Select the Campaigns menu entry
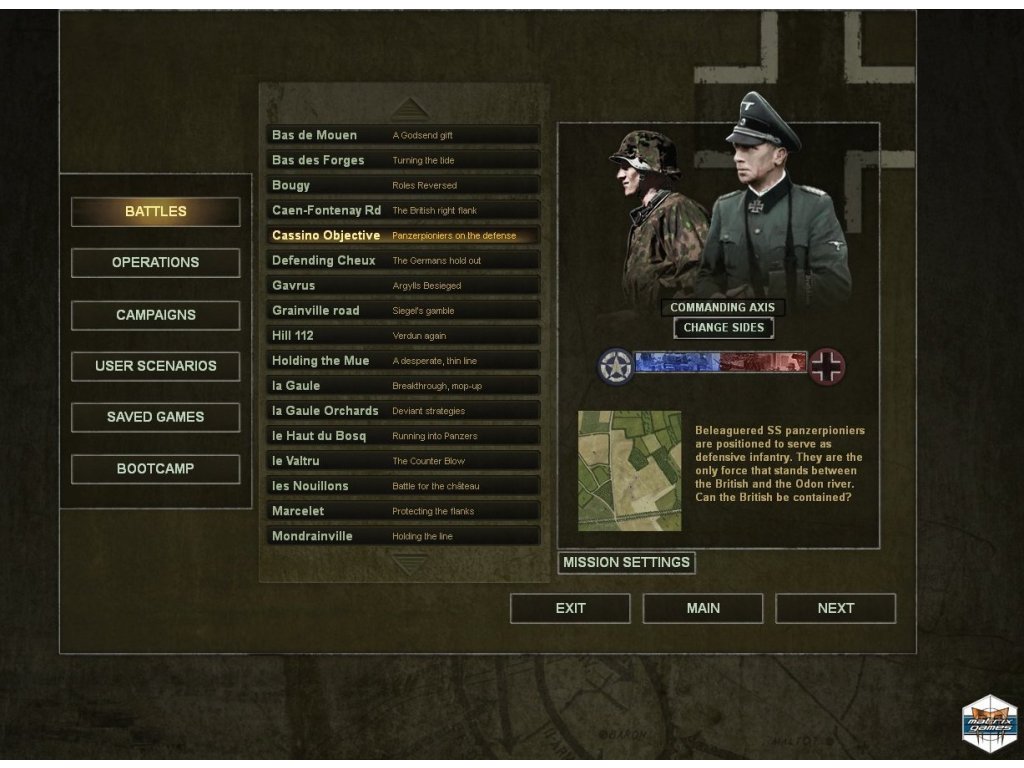Viewport: 1024px width, 768px height. point(155,315)
